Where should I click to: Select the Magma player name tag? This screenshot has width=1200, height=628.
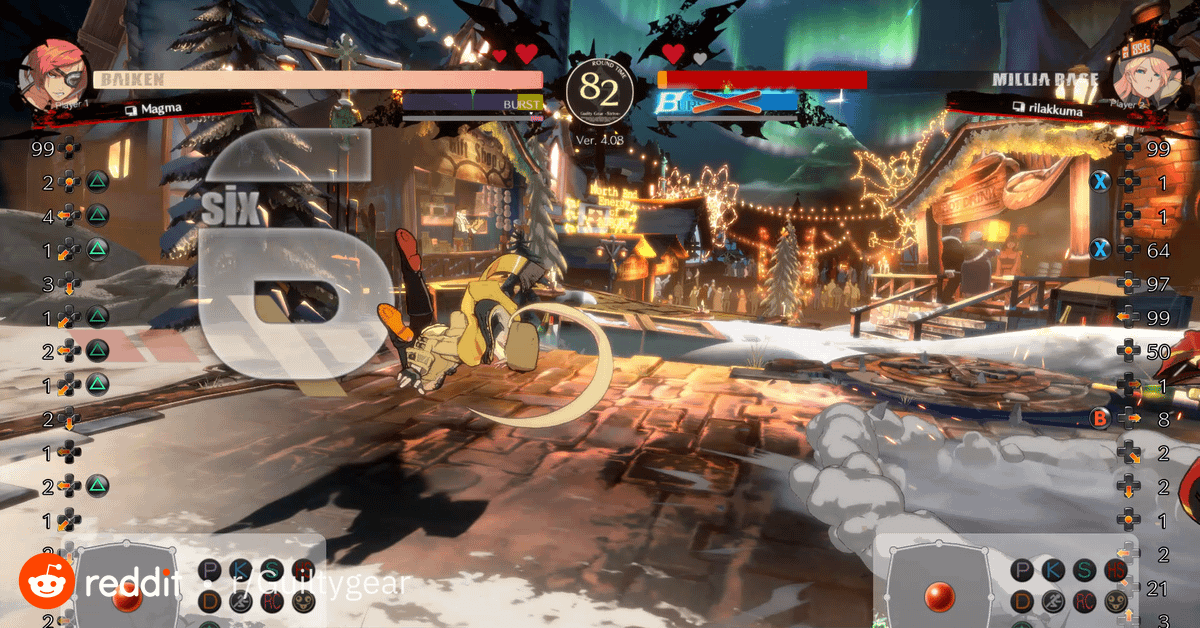(160, 108)
